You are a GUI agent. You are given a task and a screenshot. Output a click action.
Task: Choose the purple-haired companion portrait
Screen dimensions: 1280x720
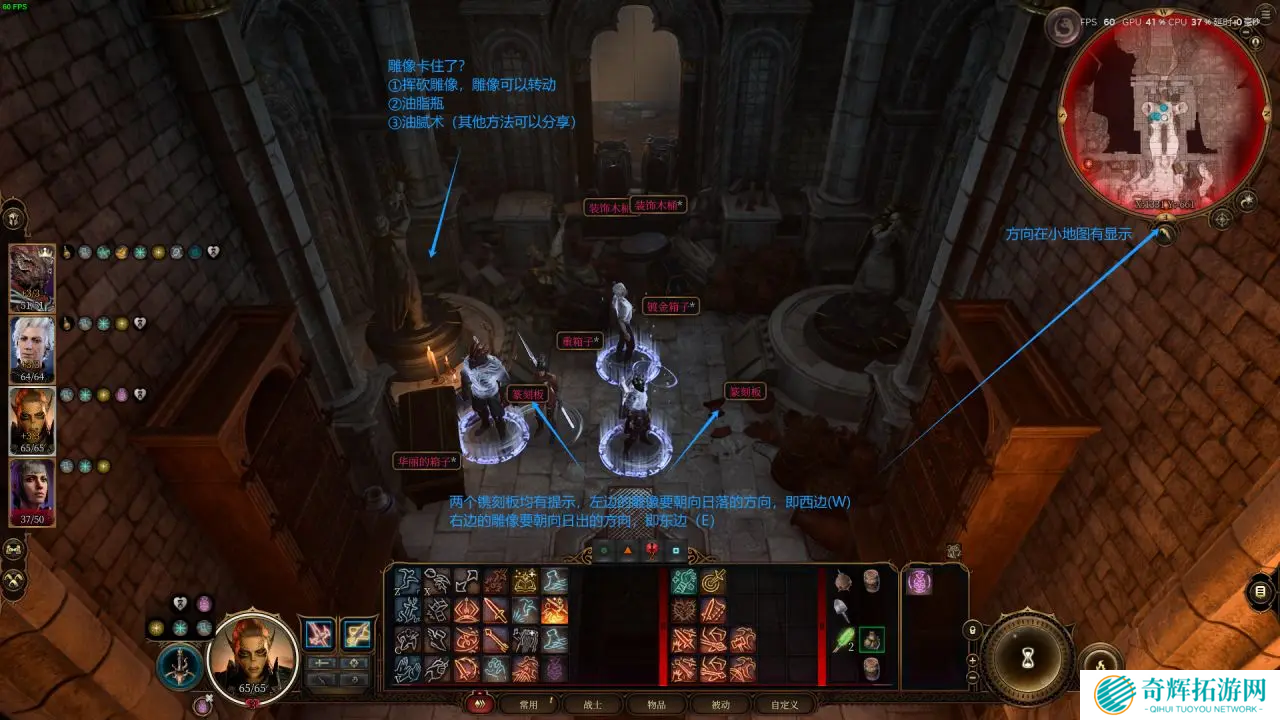pyautogui.click(x=32, y=492)
